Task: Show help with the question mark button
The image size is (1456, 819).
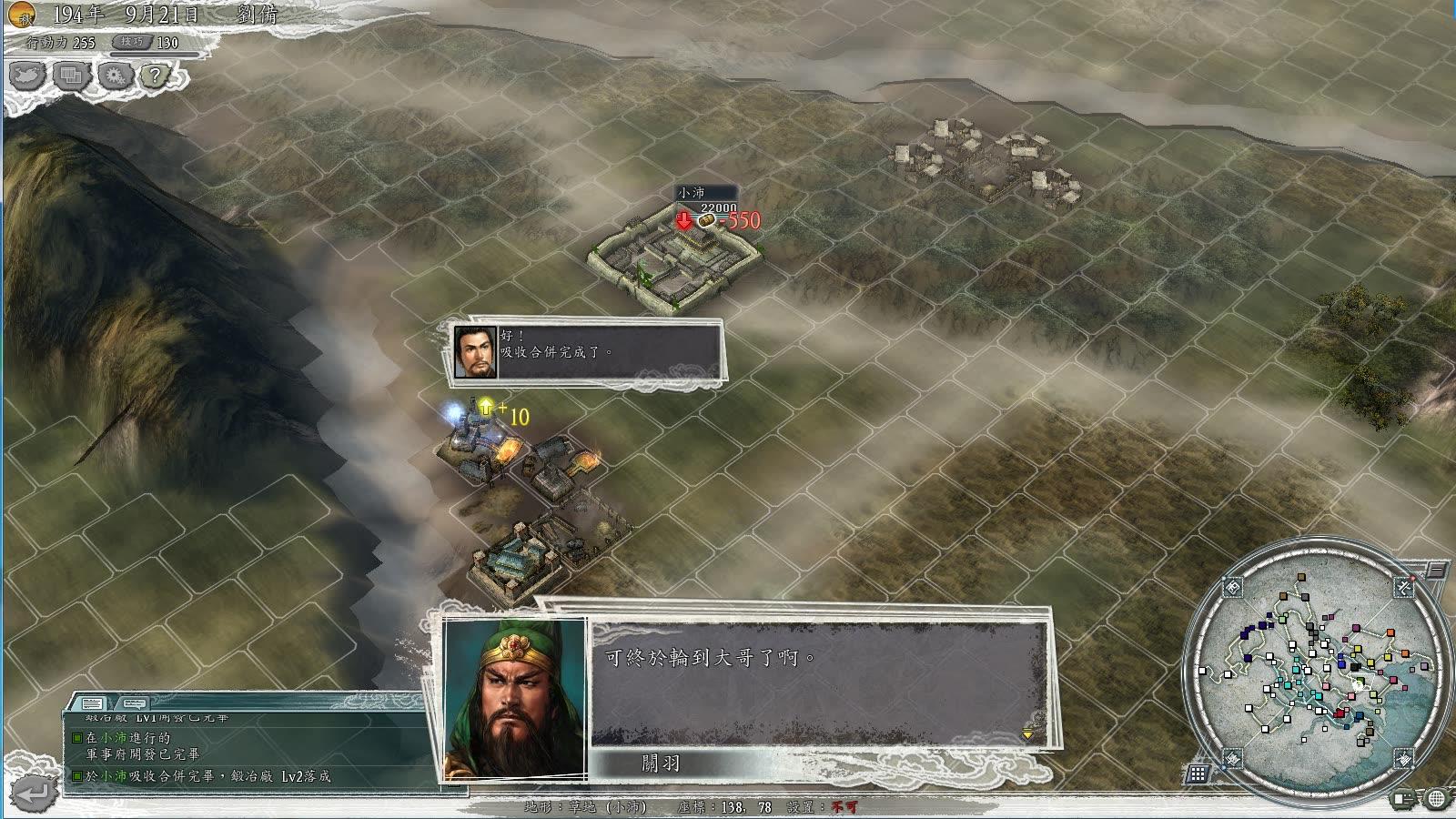Action: click(x=156, y=76)
